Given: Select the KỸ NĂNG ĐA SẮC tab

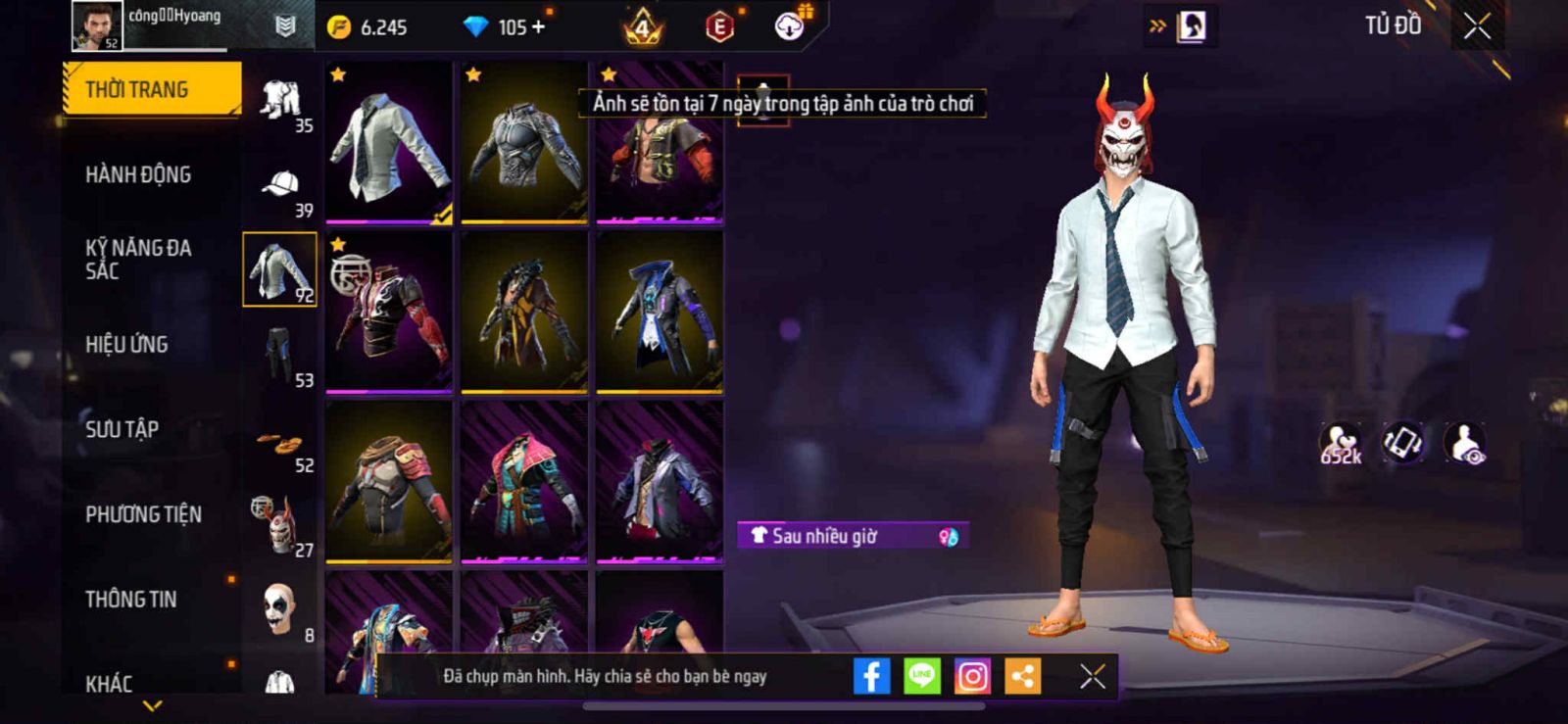Looking at the screenshot, I should (x=138, y=259).
